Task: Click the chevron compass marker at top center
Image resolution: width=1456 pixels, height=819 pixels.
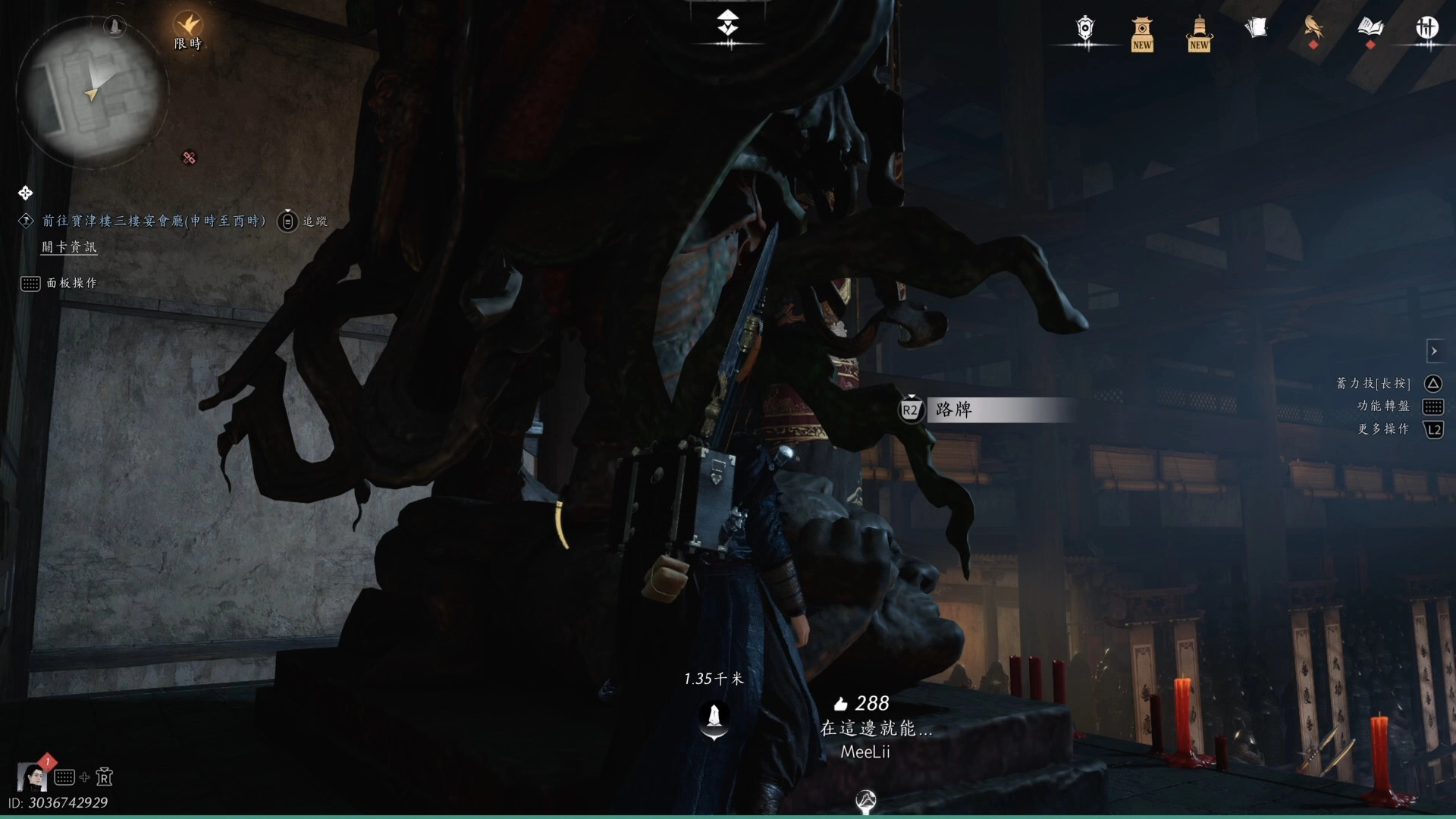Action: (728, 24)
